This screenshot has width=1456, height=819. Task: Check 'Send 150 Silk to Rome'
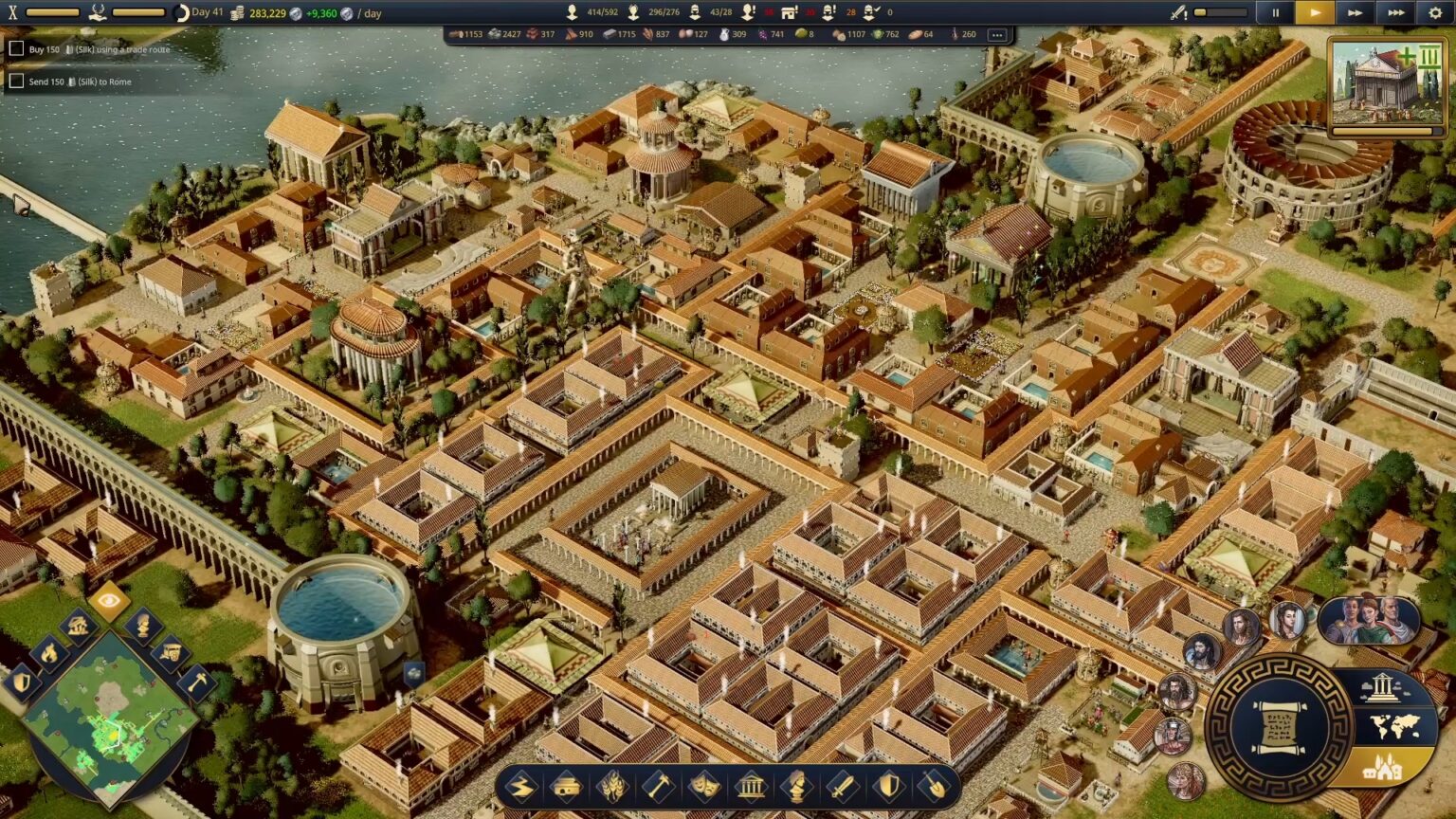tap(15, 82)
